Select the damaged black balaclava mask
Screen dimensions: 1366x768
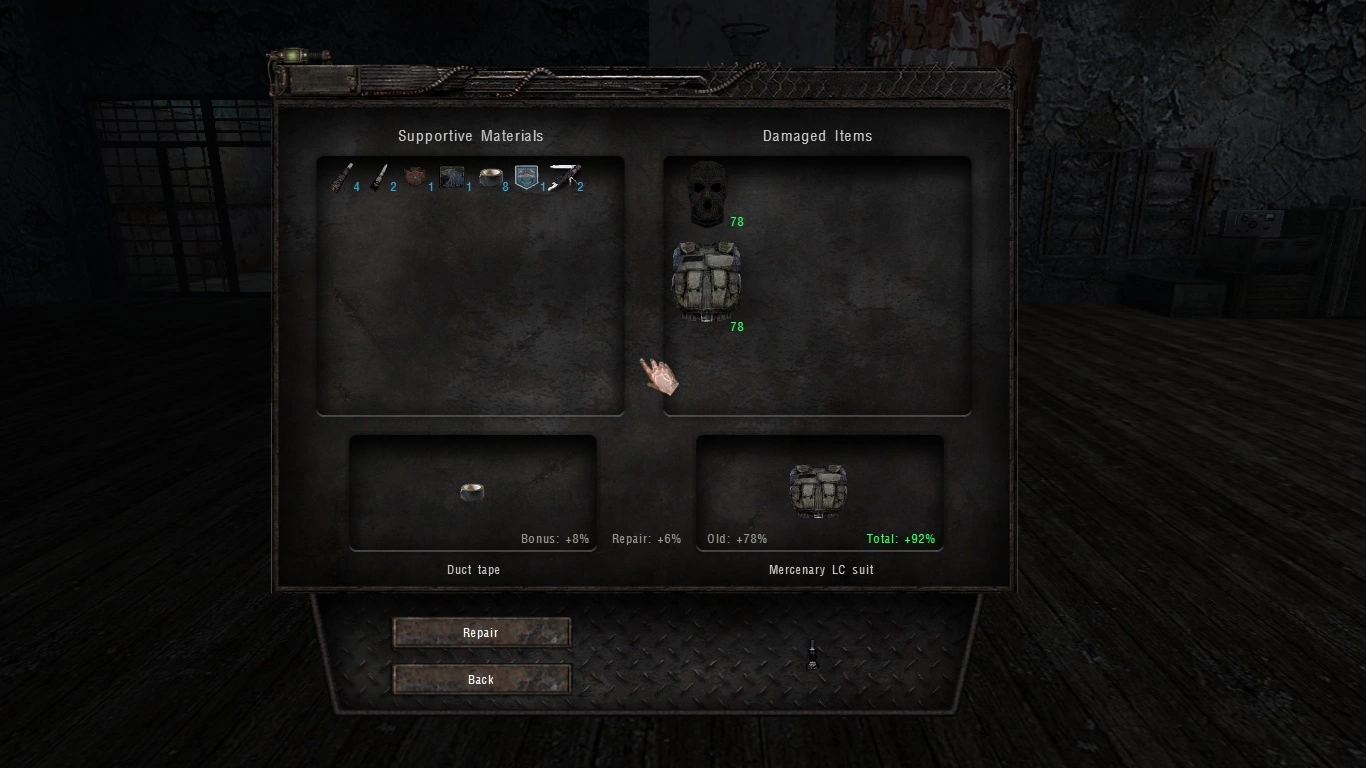click(707, 191)
